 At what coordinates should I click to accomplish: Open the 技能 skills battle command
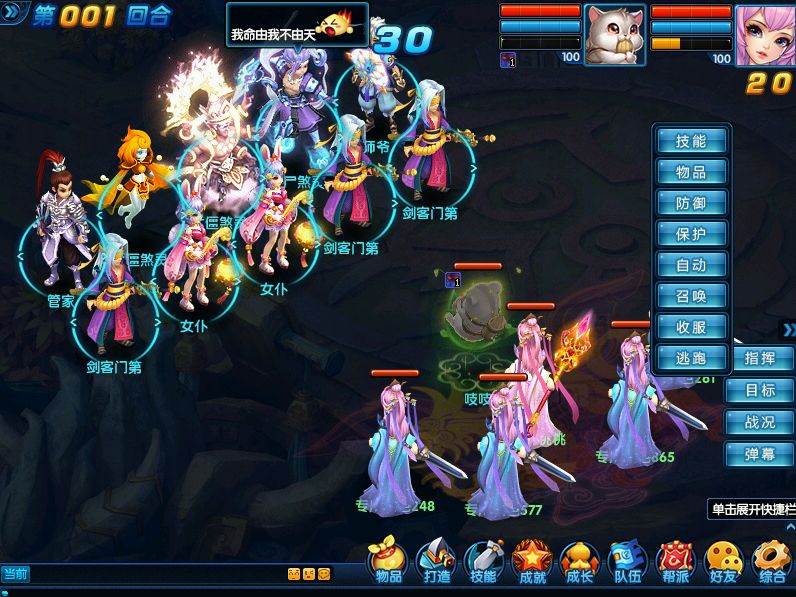pos(691,142)
